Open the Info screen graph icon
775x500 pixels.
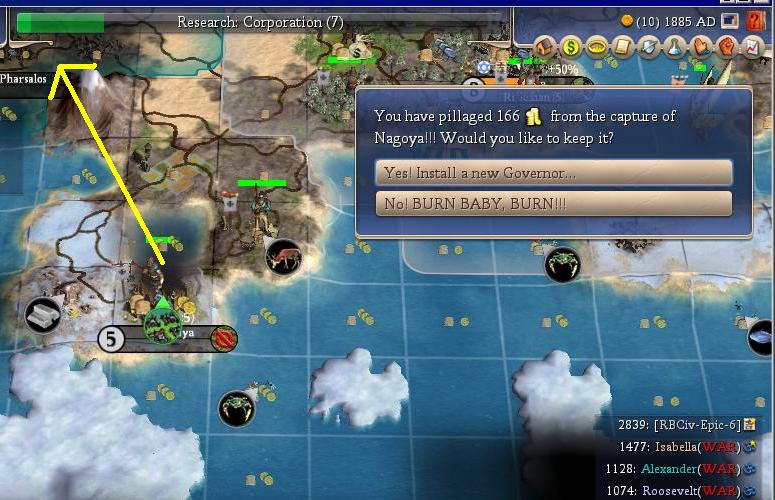click(752, 46)
